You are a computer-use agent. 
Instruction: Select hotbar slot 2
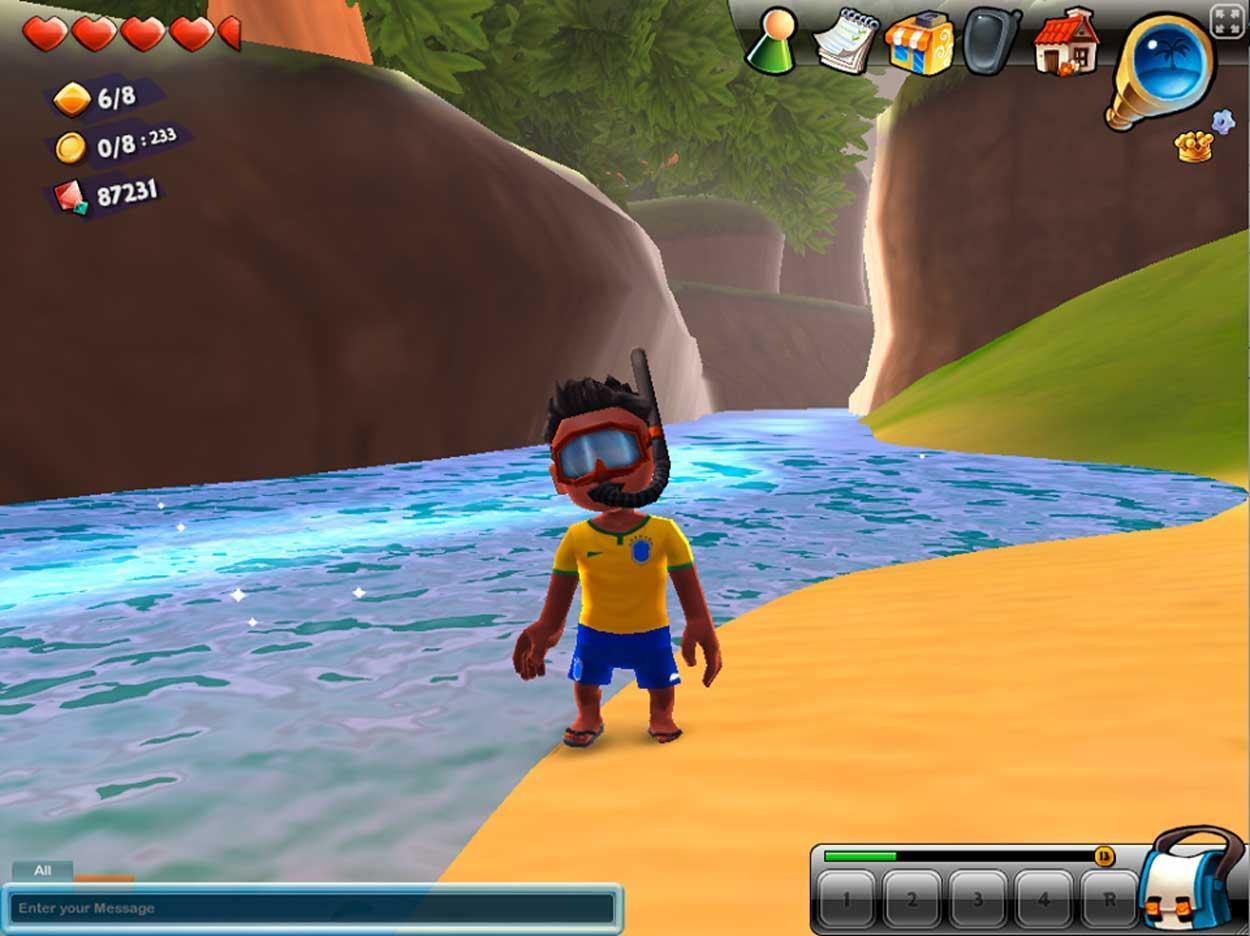pyautogui.click(x=912, y=899)
